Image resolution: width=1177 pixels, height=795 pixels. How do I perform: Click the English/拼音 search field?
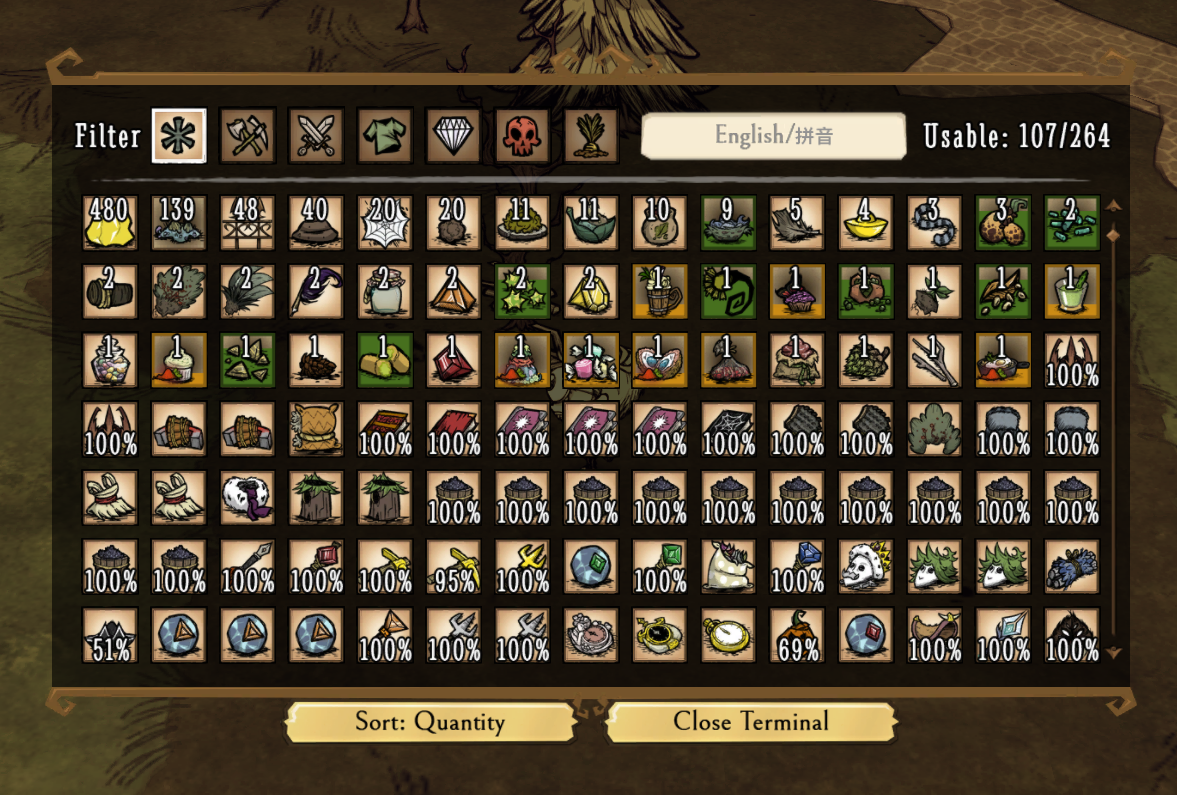coord(773,136)
